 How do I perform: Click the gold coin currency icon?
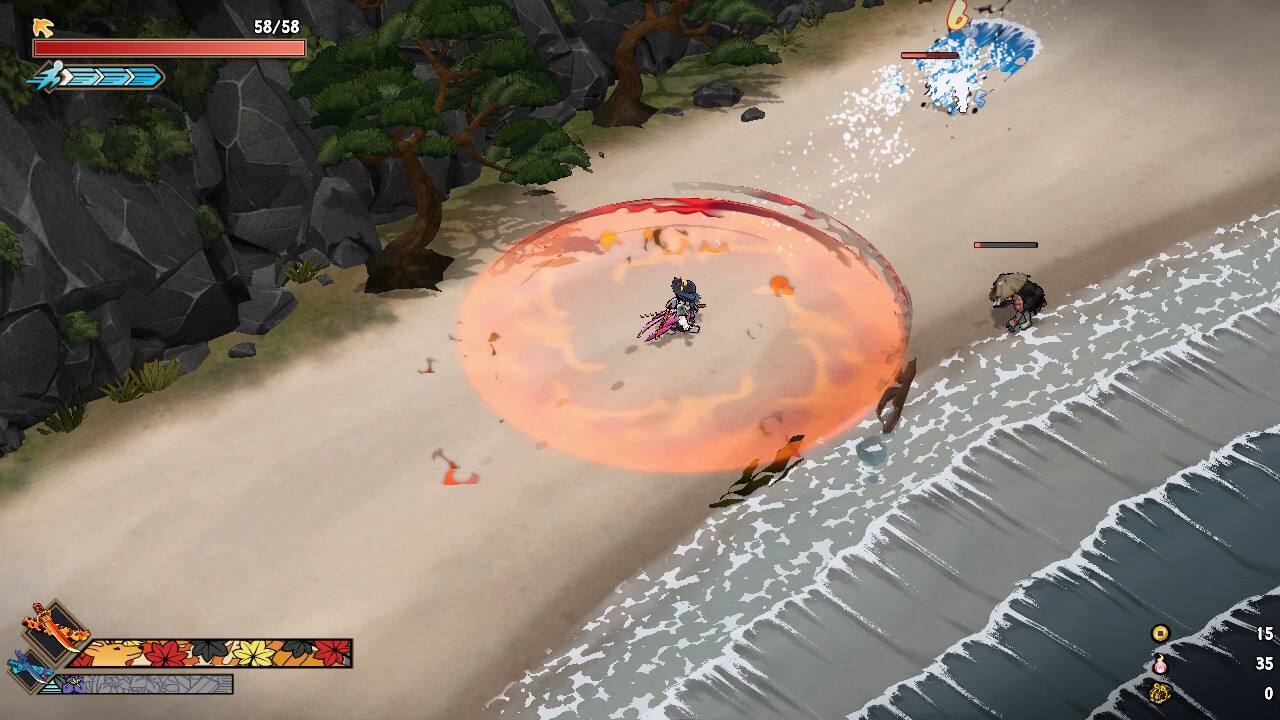tap(1160, 633)
